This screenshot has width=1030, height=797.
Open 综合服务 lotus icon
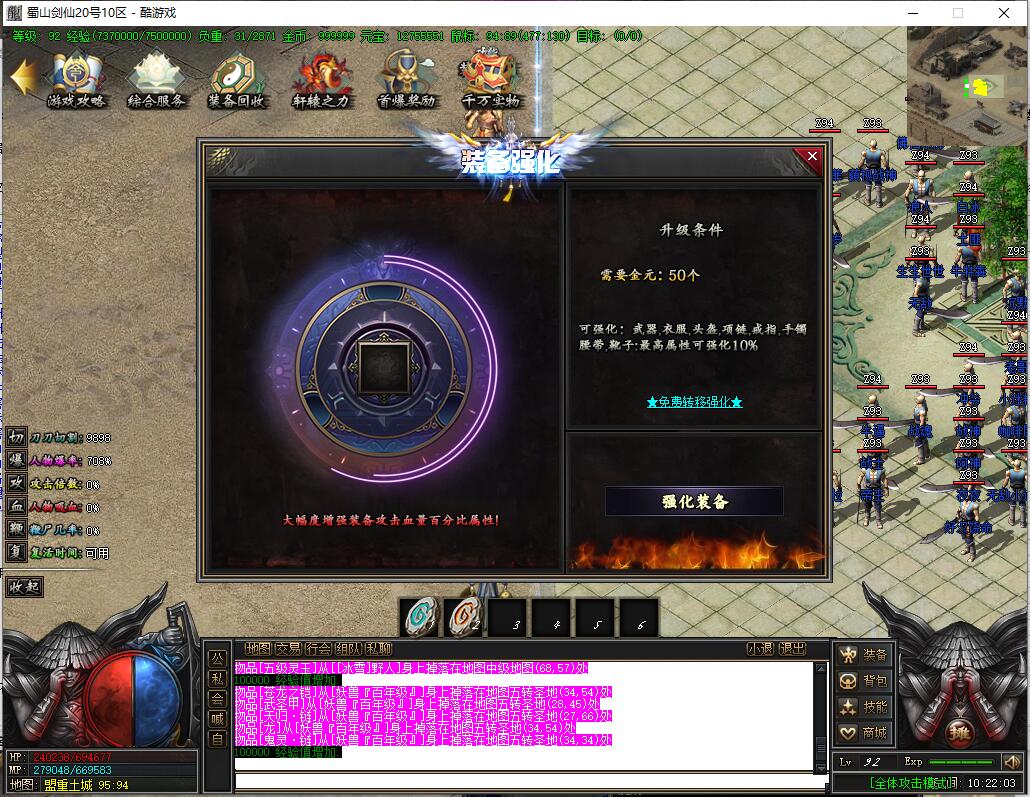click(x=156, y=79)
